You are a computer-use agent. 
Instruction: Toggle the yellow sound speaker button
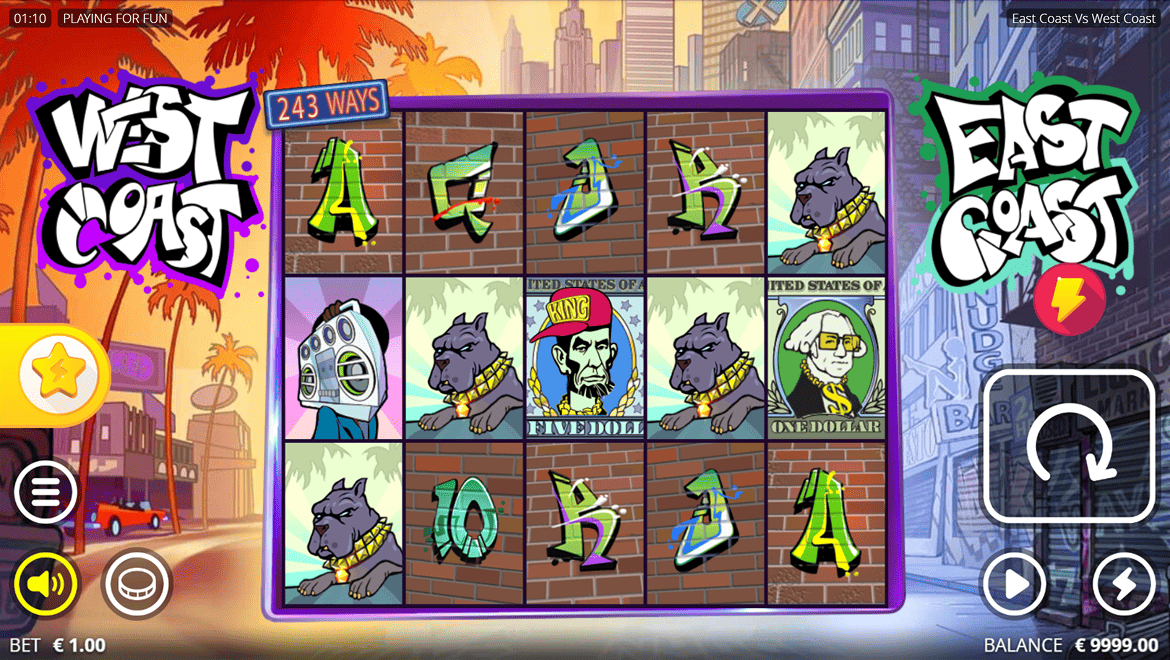tap(46, 584)
